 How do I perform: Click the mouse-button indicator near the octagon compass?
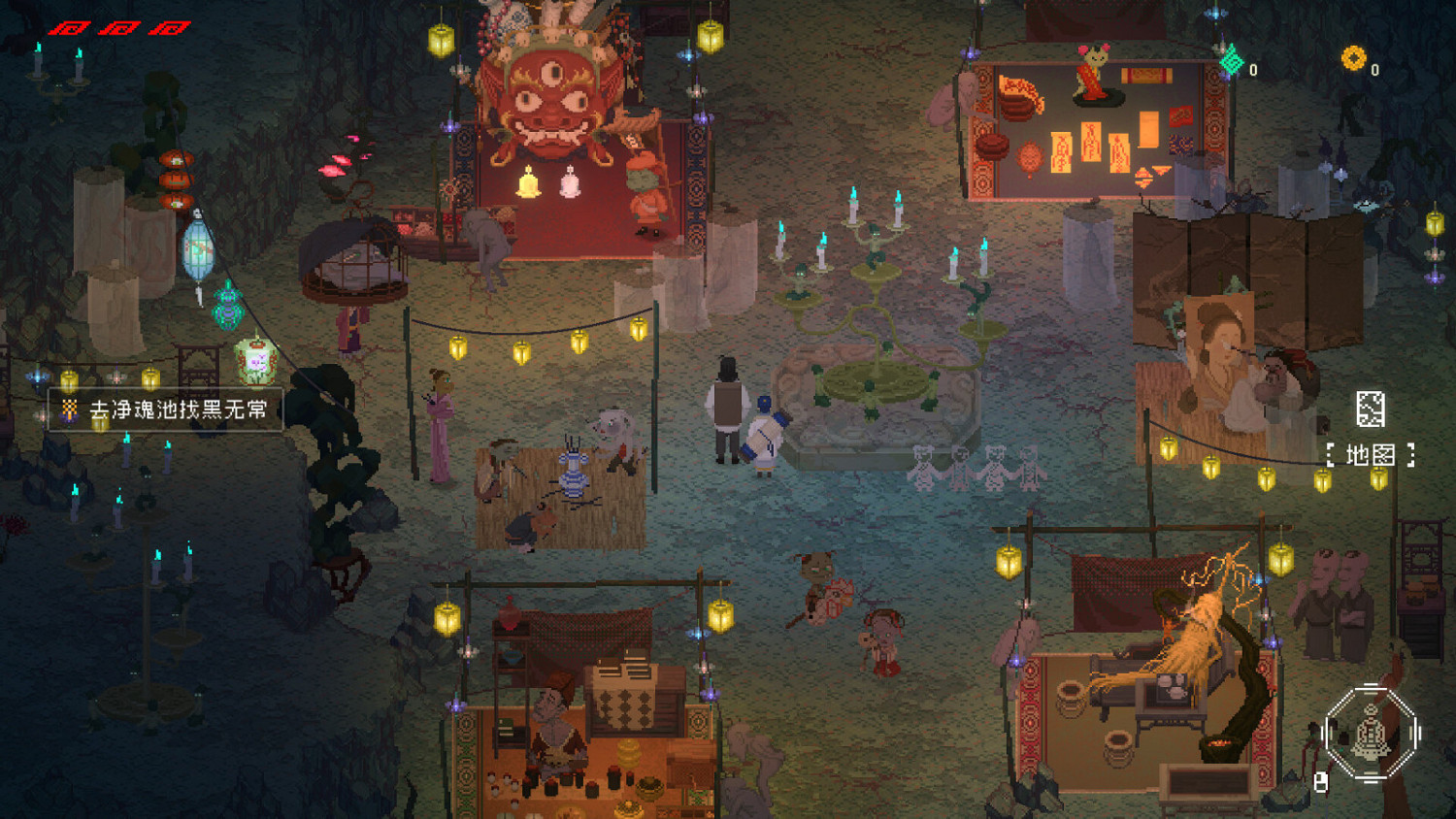[x=1322, y=781]
